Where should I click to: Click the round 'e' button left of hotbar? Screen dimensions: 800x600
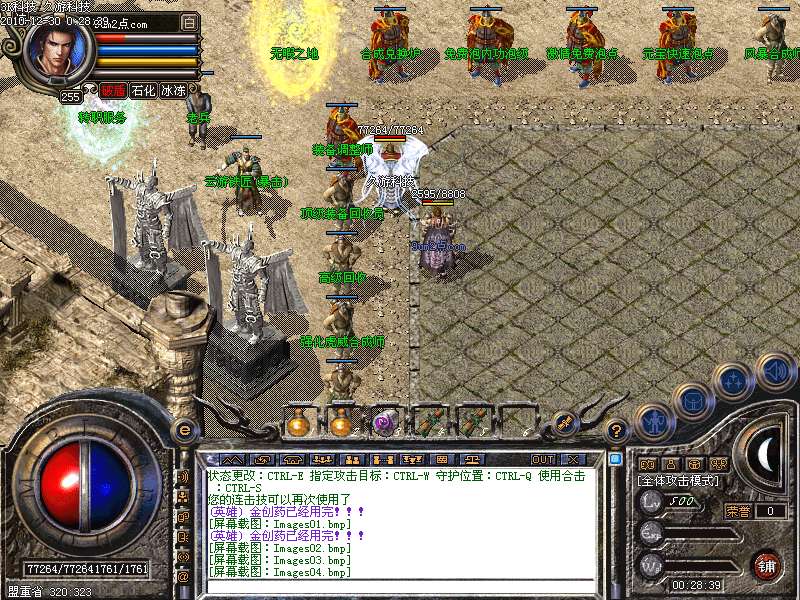pyautogui.click(x=183, y=431)
